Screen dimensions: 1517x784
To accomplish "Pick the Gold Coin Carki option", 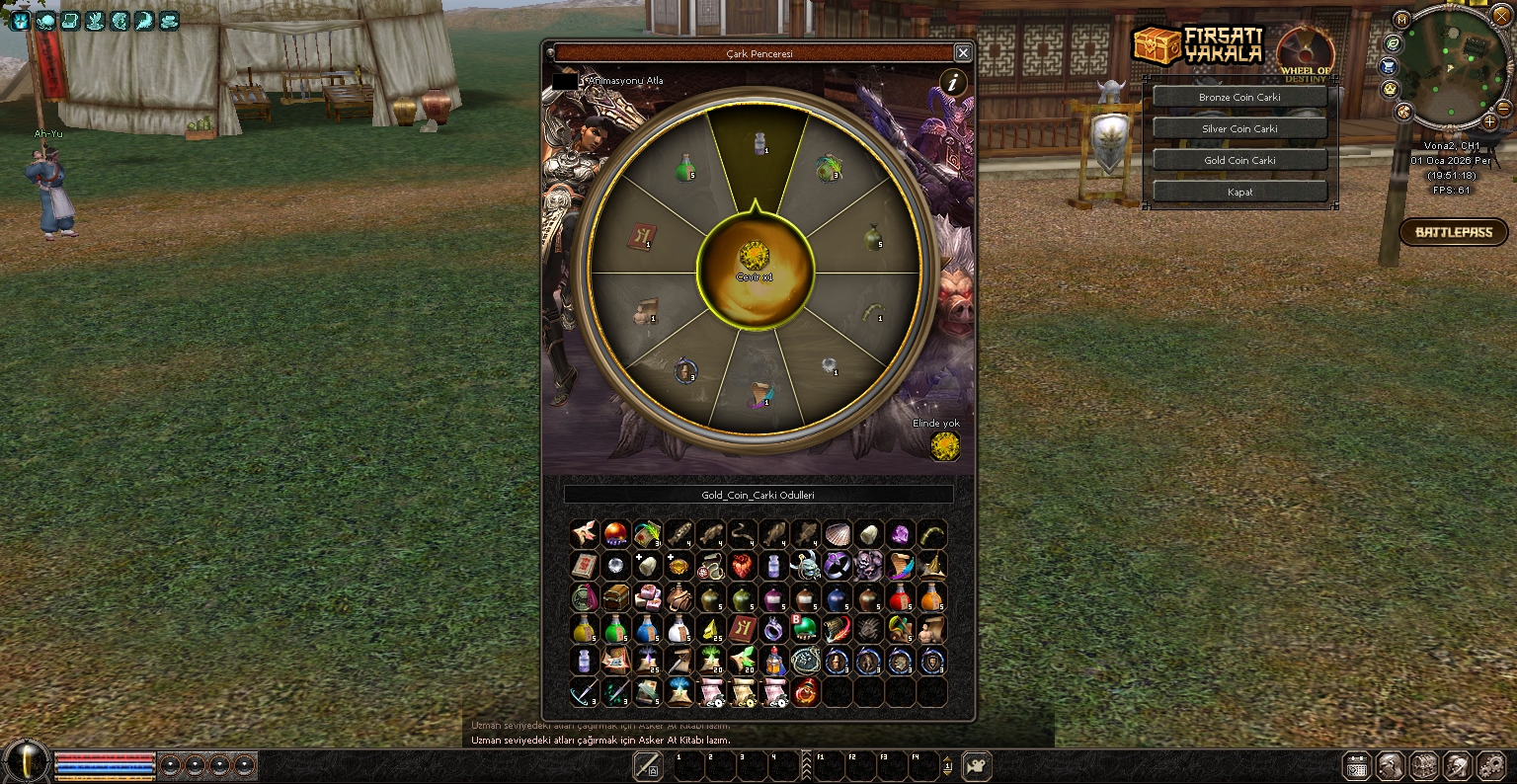I will point(1239,161).
